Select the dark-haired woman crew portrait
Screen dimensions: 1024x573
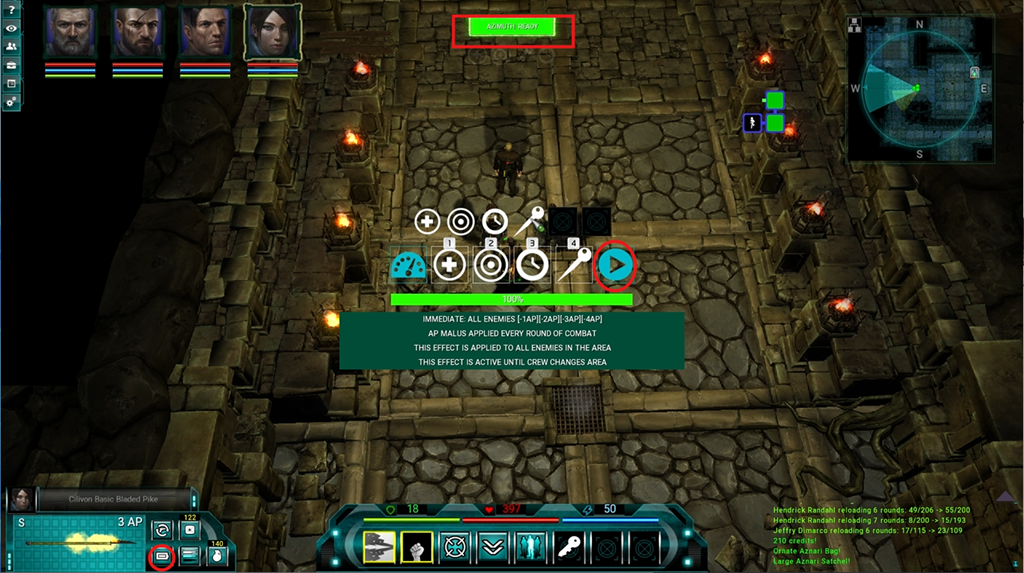click(272, 33)
